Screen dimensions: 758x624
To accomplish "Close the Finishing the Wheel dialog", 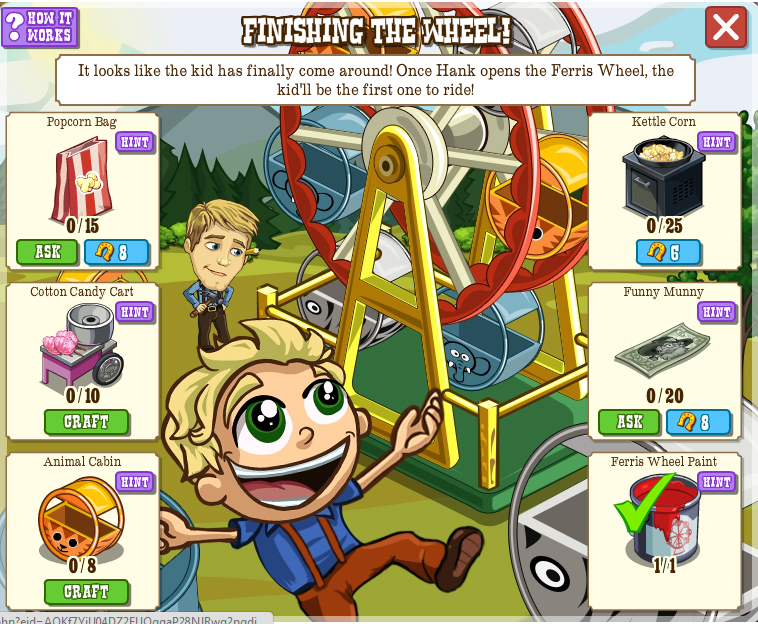I will (x=726, y=28).
